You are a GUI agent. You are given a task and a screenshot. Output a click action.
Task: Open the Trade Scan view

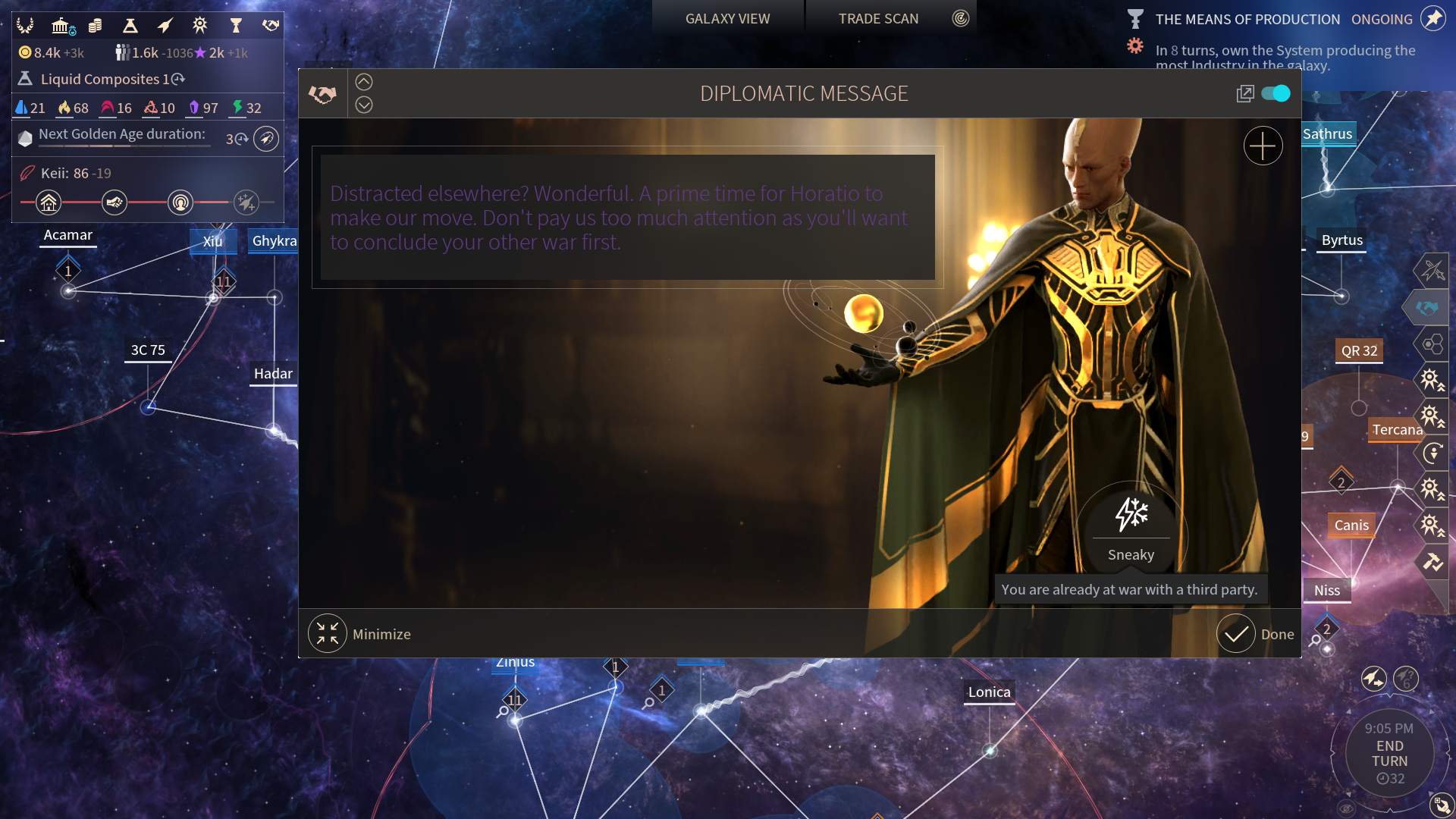(x=878, y=19)
